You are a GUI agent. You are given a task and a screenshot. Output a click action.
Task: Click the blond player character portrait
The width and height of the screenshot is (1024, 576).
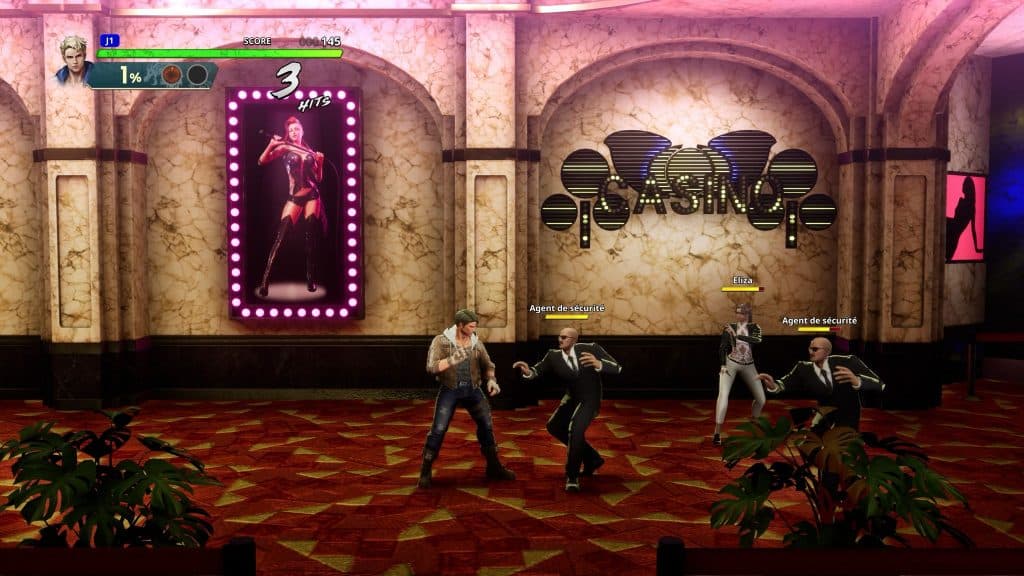(x=73, y=59)
